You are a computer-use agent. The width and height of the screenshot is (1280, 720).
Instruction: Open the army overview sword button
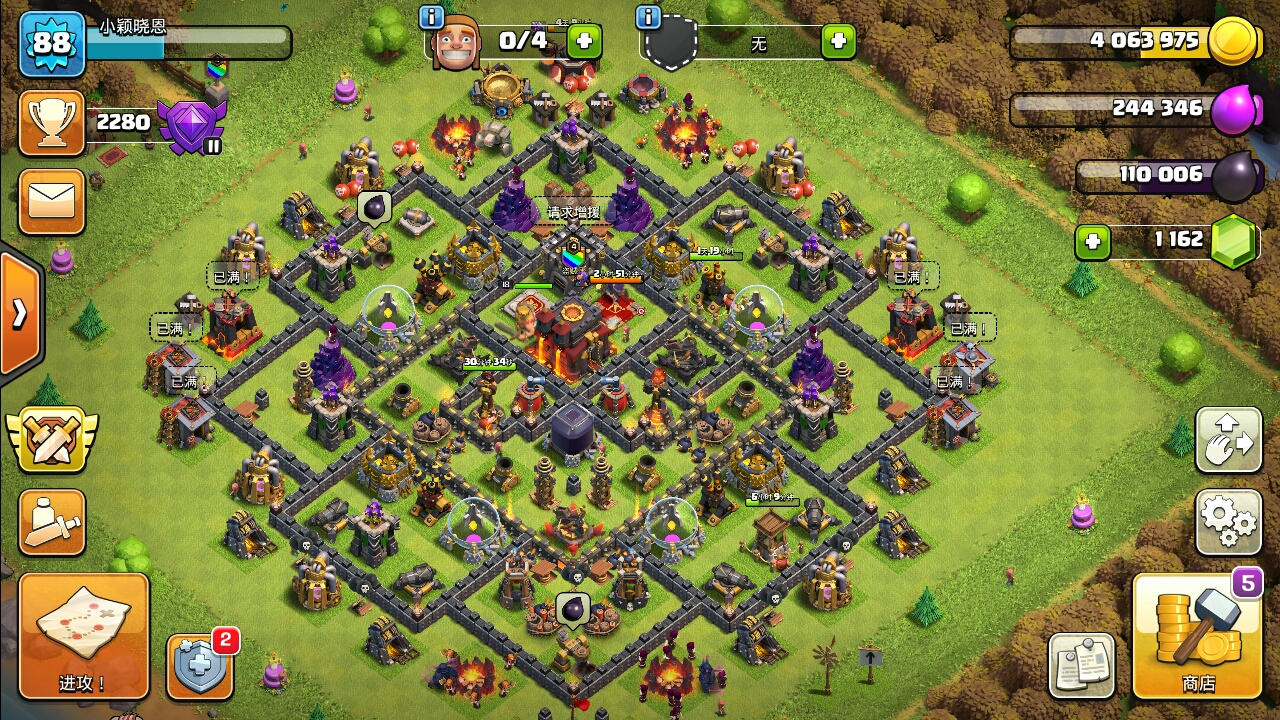51,522
